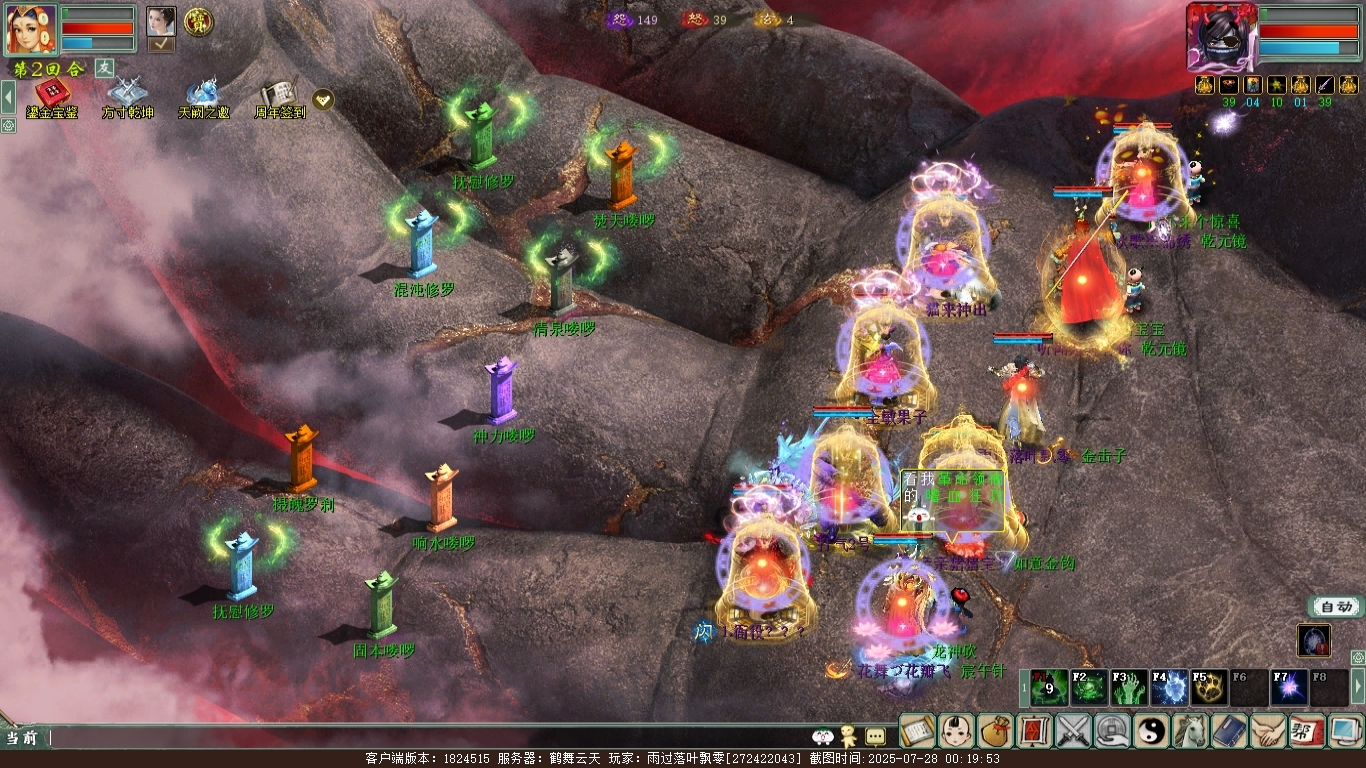Activate the F2 green vortex skill

tap(1090, 688)
